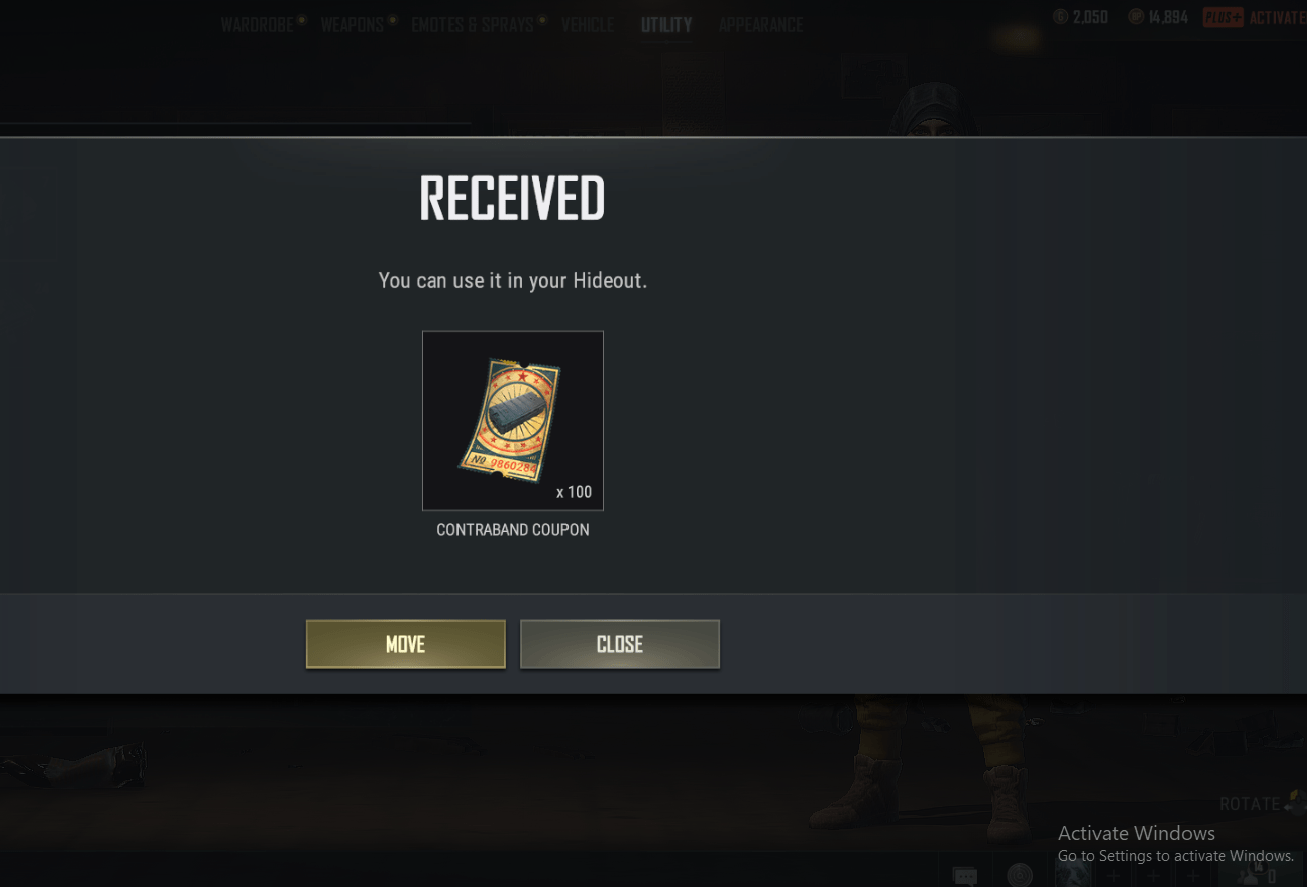The image size is (1314, 892).
Task: Open the EMOTES & SPRAYS tab
Action: (x=471, y=24)
